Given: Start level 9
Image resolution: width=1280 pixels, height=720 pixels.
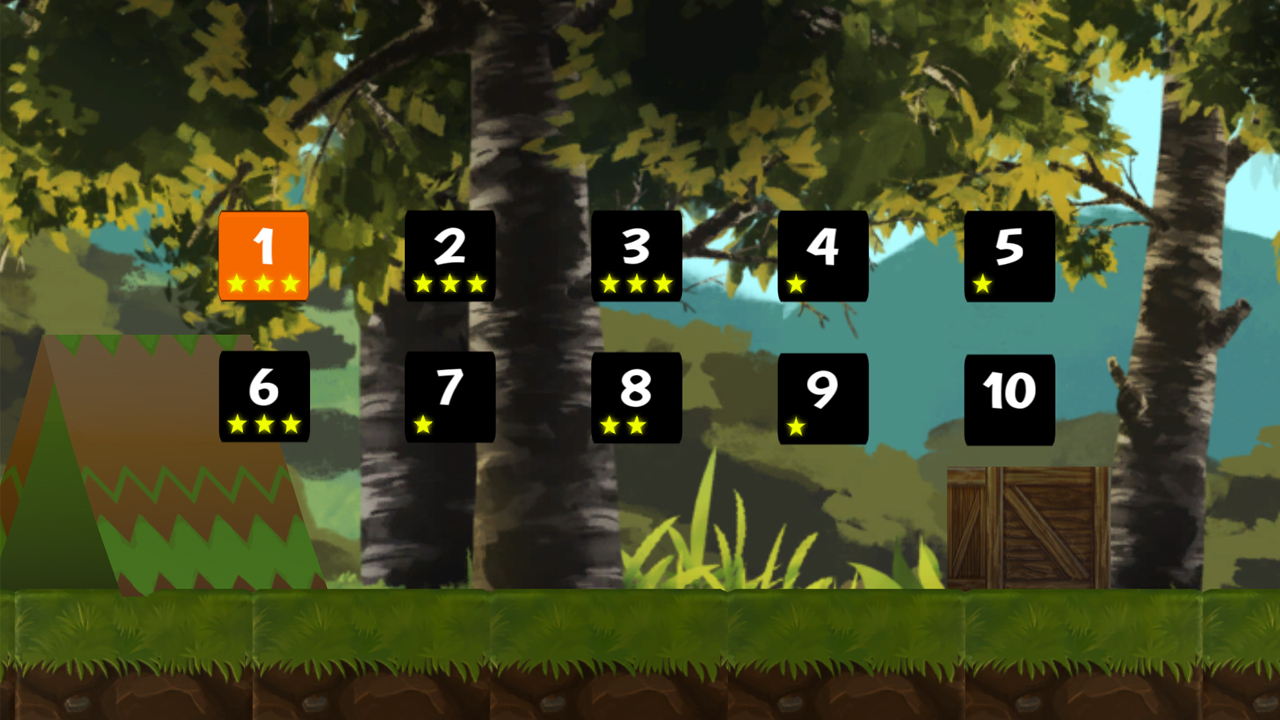Looking at the screenshot, I should [x=823, y=390].
